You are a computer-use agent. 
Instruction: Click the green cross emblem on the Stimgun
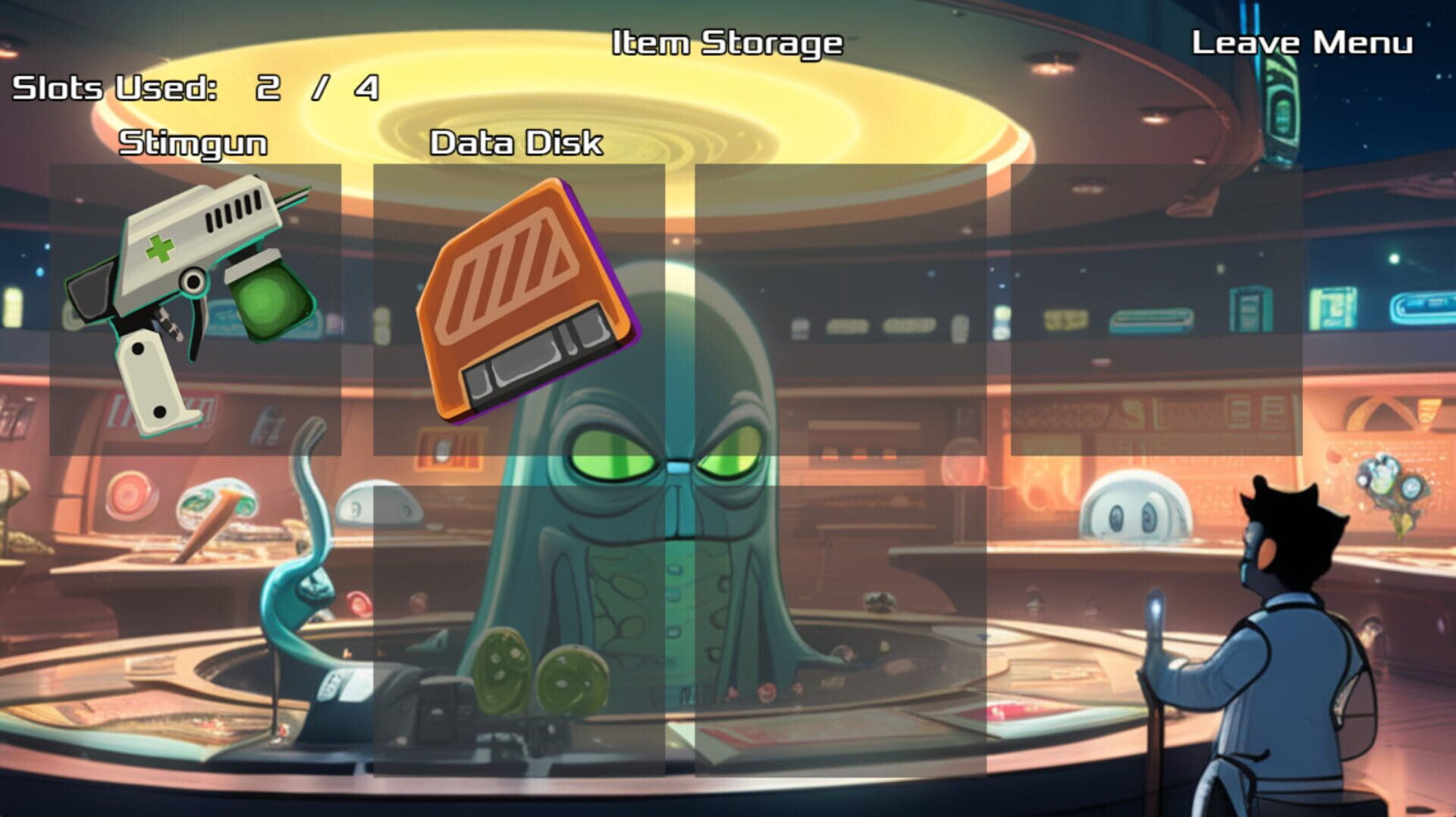click(x=160, y=247)
